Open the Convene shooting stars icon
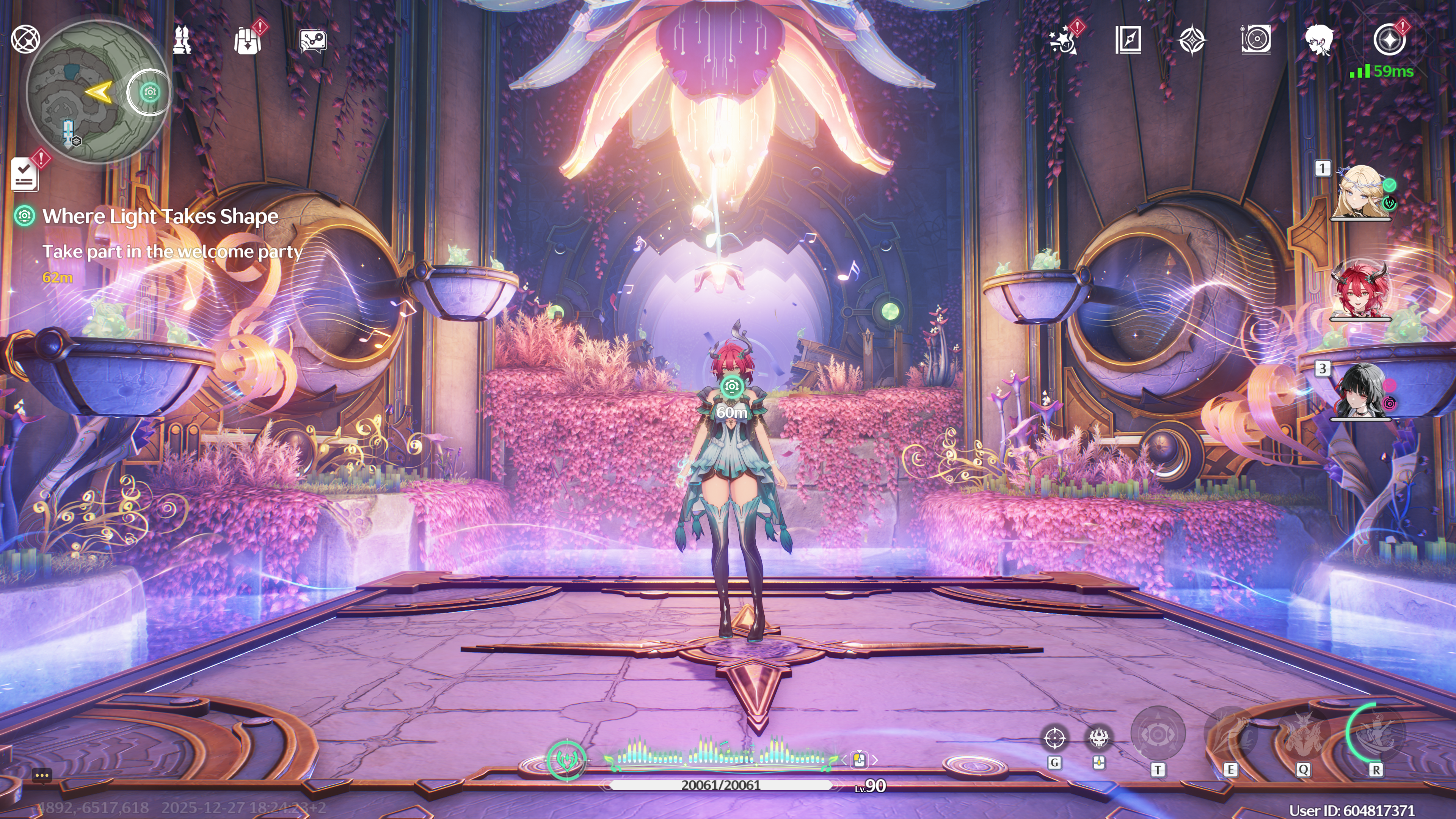 point(1062,40)
